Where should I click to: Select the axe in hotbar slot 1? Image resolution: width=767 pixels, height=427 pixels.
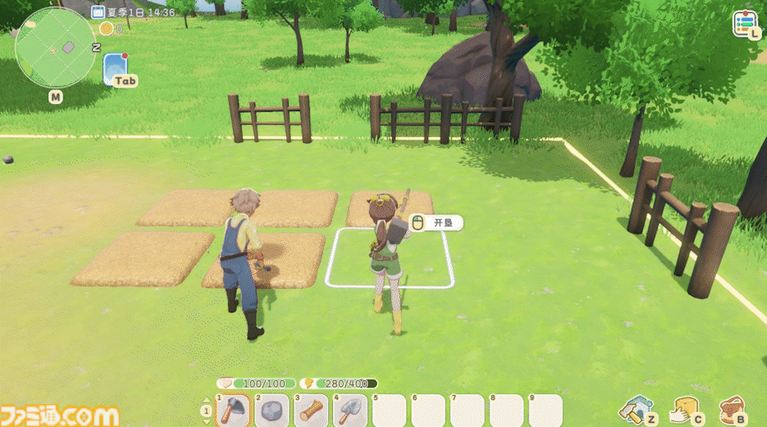click(x=232, y=410)
